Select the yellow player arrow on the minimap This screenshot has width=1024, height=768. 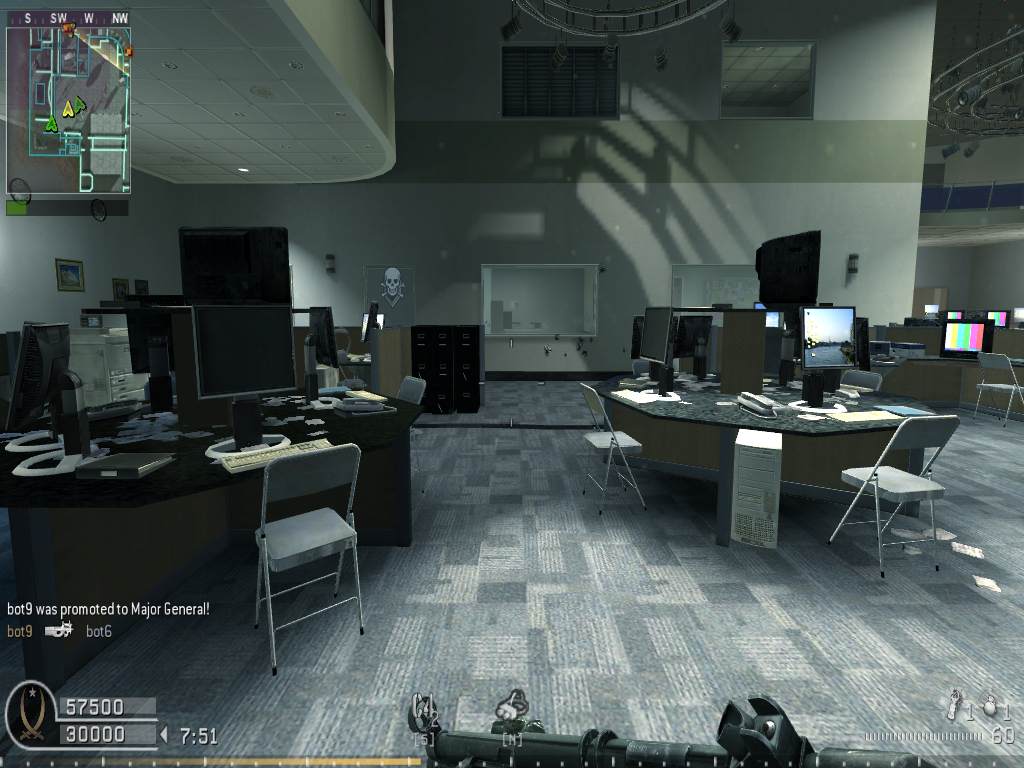[67, 108]
